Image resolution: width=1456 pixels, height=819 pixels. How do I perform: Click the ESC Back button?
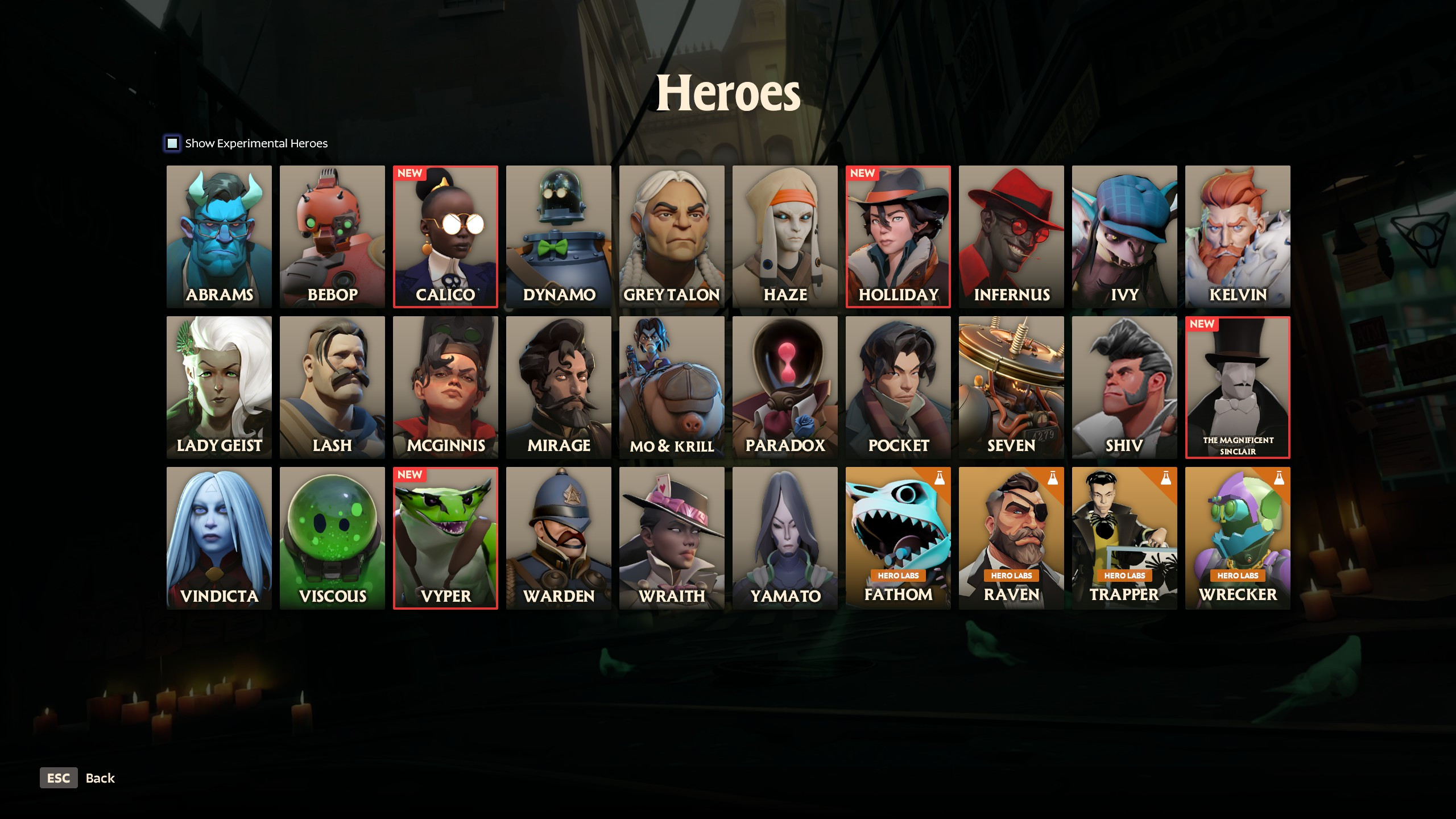(x=59, y=777)
